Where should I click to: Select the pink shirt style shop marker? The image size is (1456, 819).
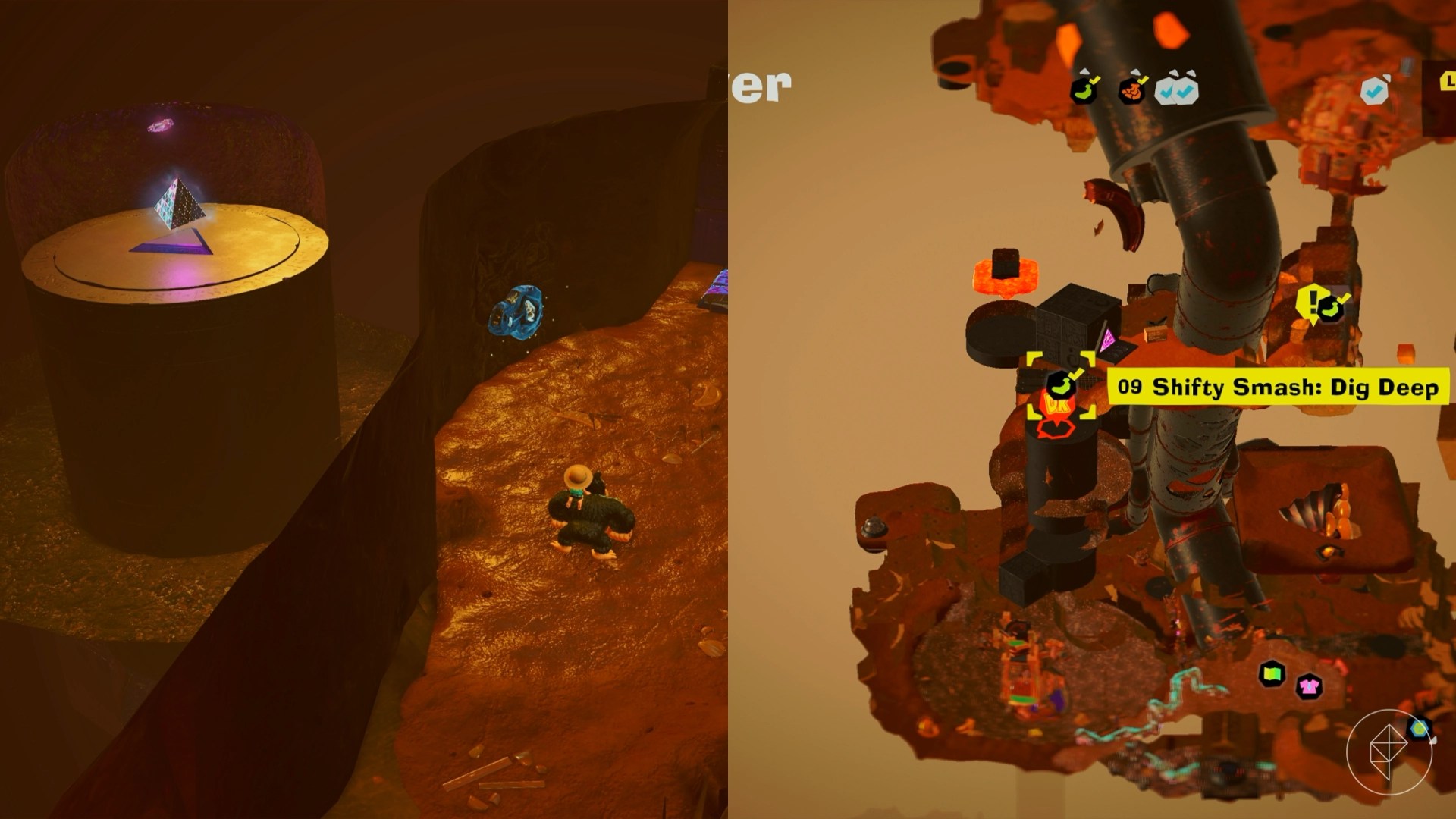[1310, 688]
